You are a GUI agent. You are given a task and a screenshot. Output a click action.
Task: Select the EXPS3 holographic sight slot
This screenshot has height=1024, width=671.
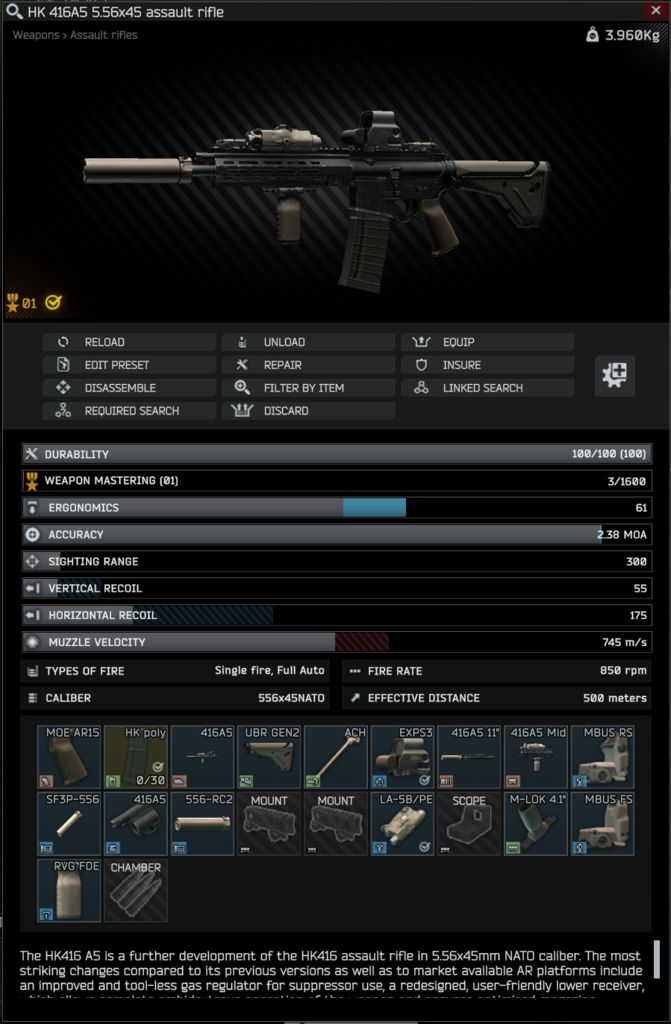402,757
